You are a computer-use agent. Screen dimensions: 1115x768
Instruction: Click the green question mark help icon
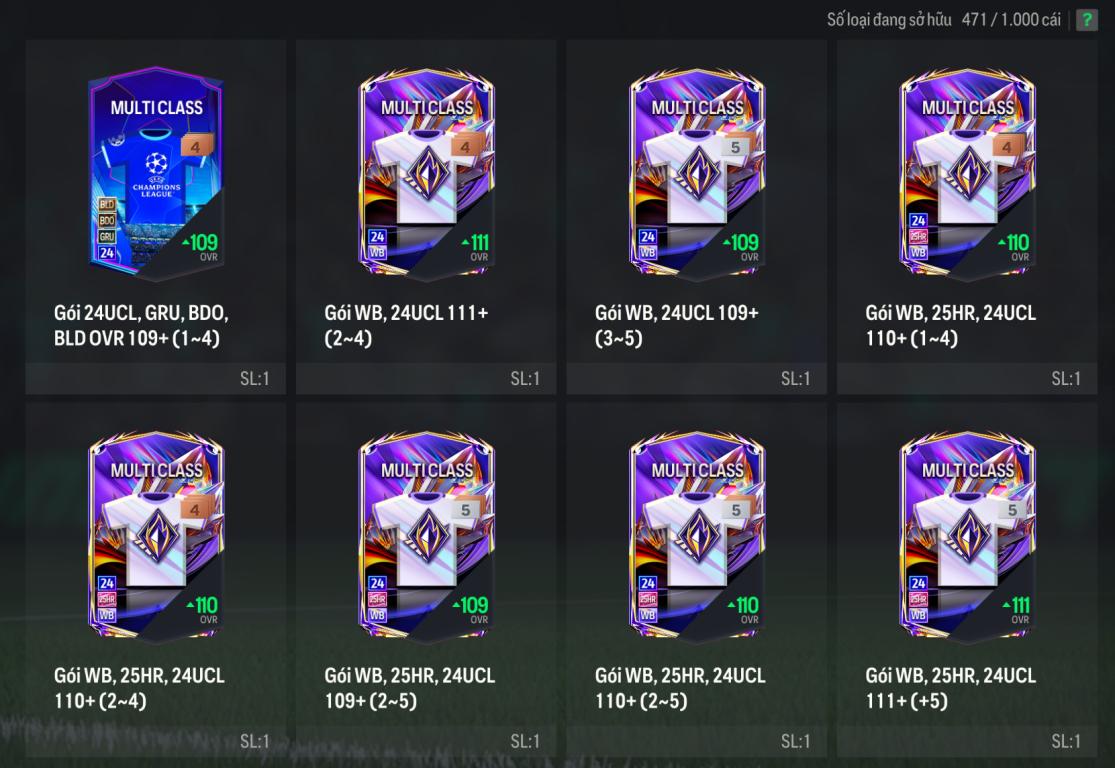[x=1086, y=21]
